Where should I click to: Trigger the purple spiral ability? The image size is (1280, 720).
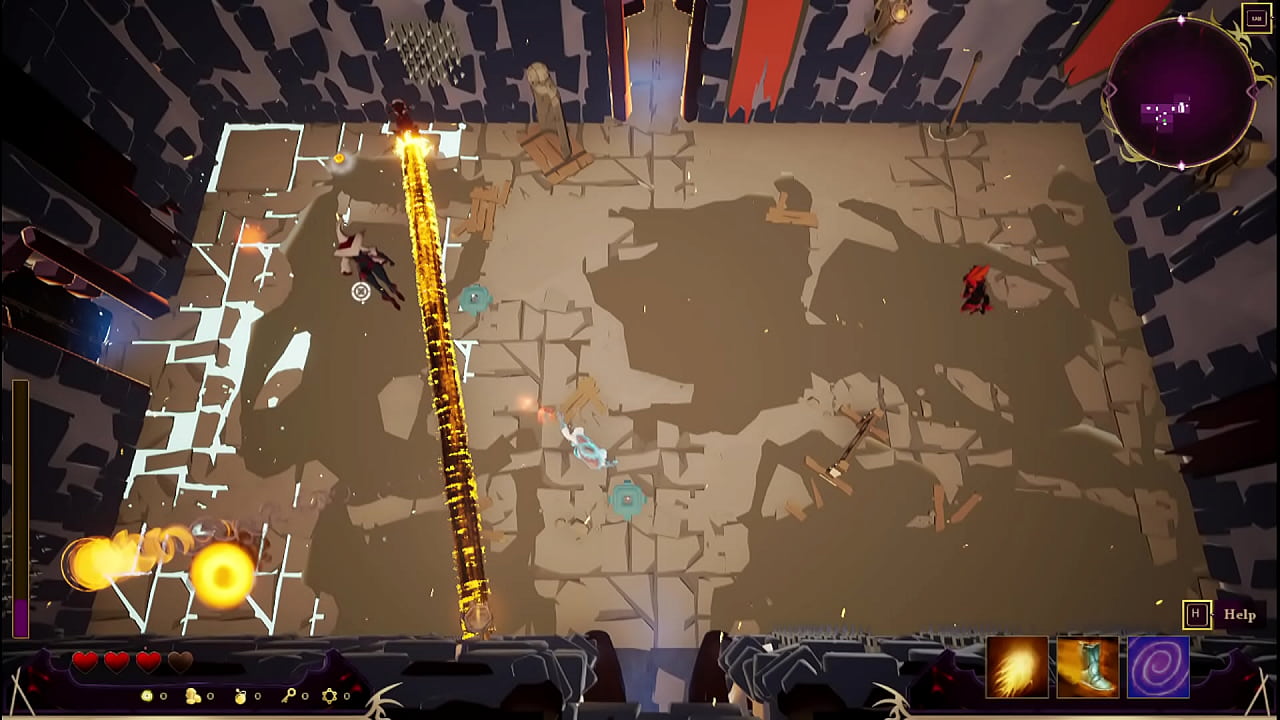1158,667
